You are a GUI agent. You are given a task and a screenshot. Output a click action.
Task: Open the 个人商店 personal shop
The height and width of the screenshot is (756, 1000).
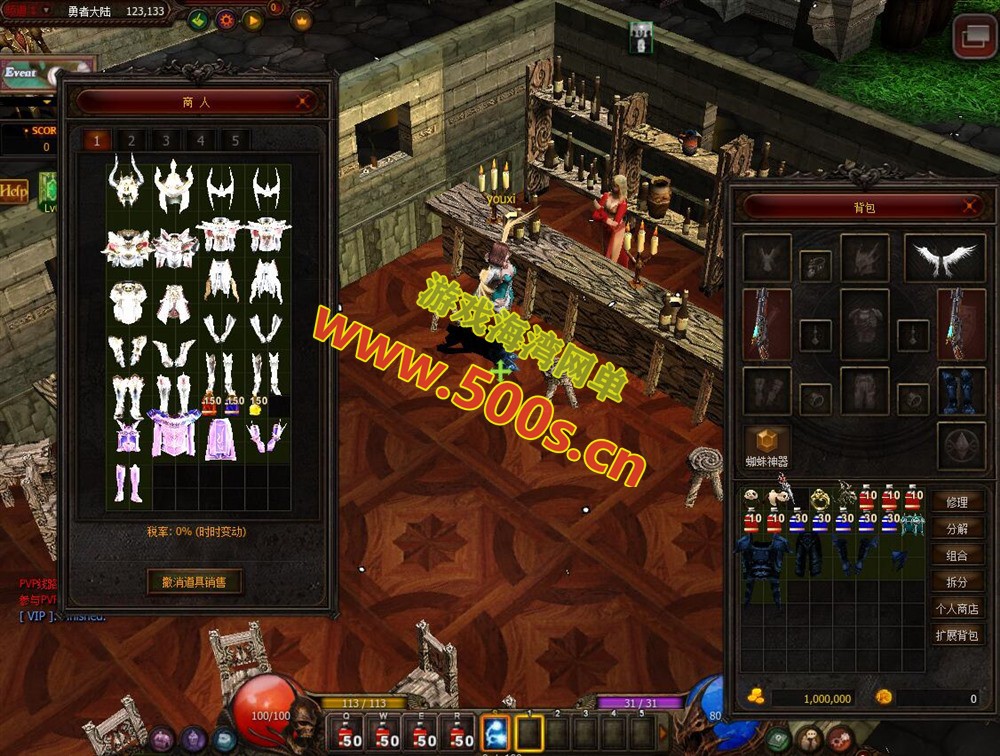pos(956,608)
